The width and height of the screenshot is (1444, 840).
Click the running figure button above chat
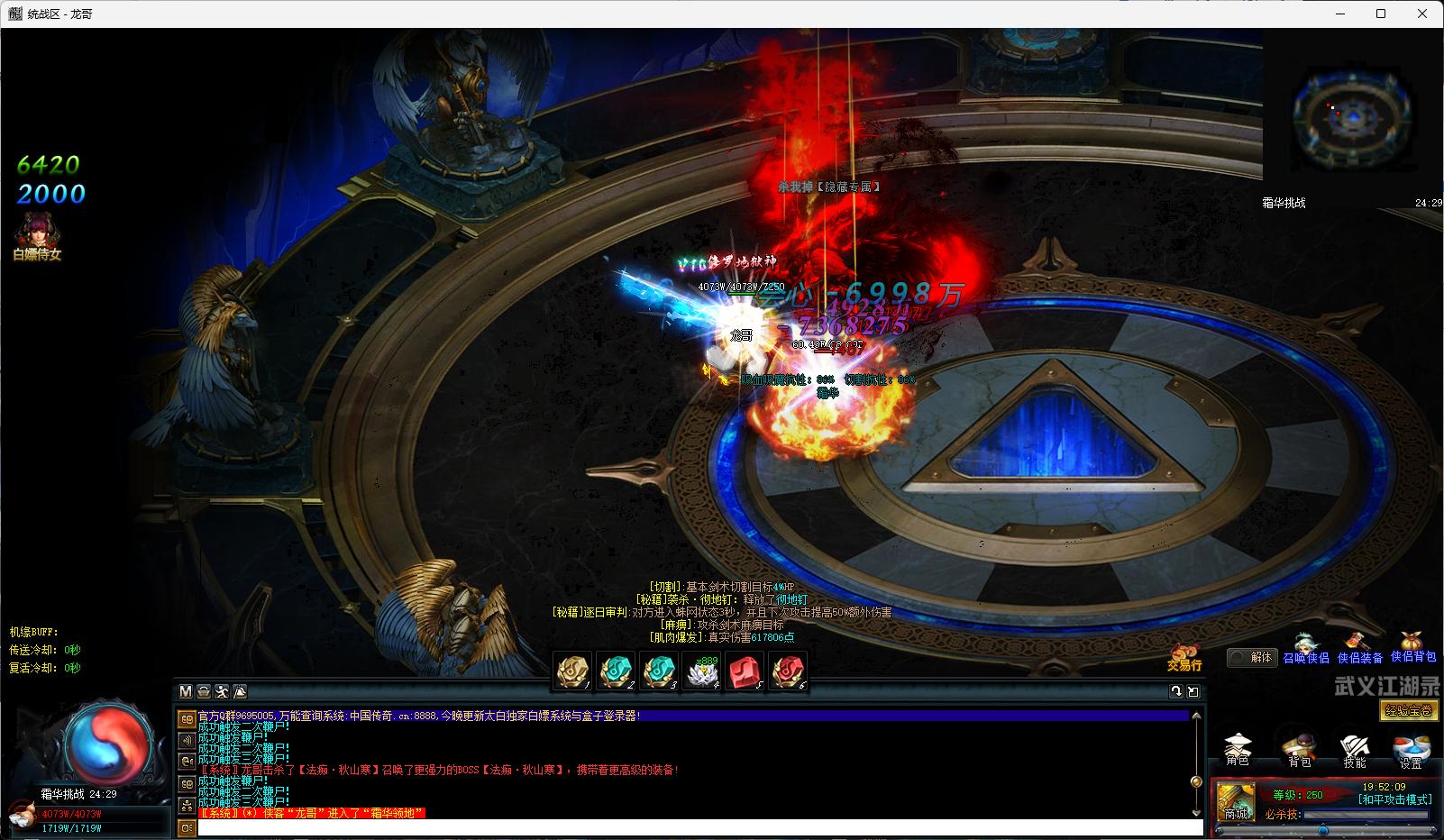pyautogui.click(x=222, y=691)
